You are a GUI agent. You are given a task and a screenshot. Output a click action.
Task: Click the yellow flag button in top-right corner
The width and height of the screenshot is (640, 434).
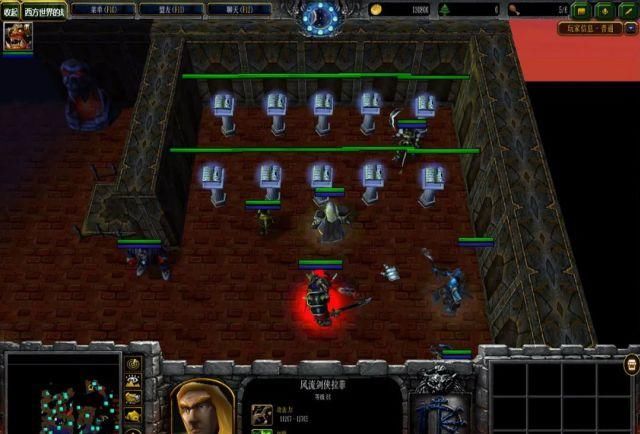[580, 10]
